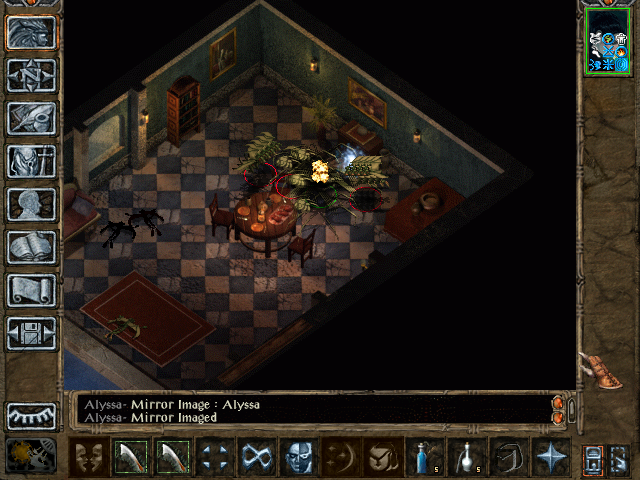
Task: Show the character record sheet
Action: pos(31,204)
